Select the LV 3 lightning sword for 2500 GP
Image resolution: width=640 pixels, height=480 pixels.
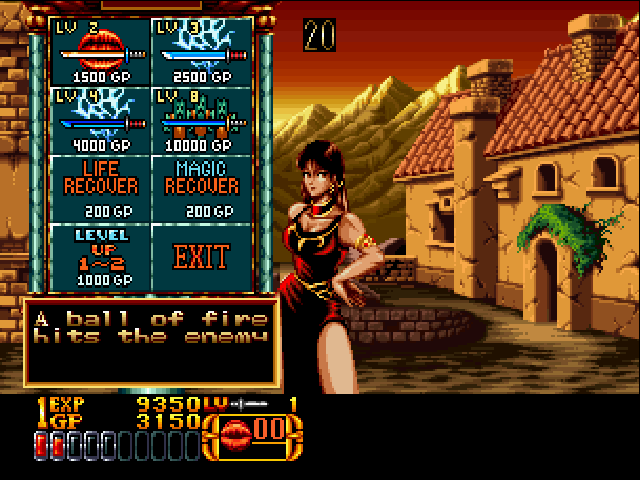pos(201,50)
